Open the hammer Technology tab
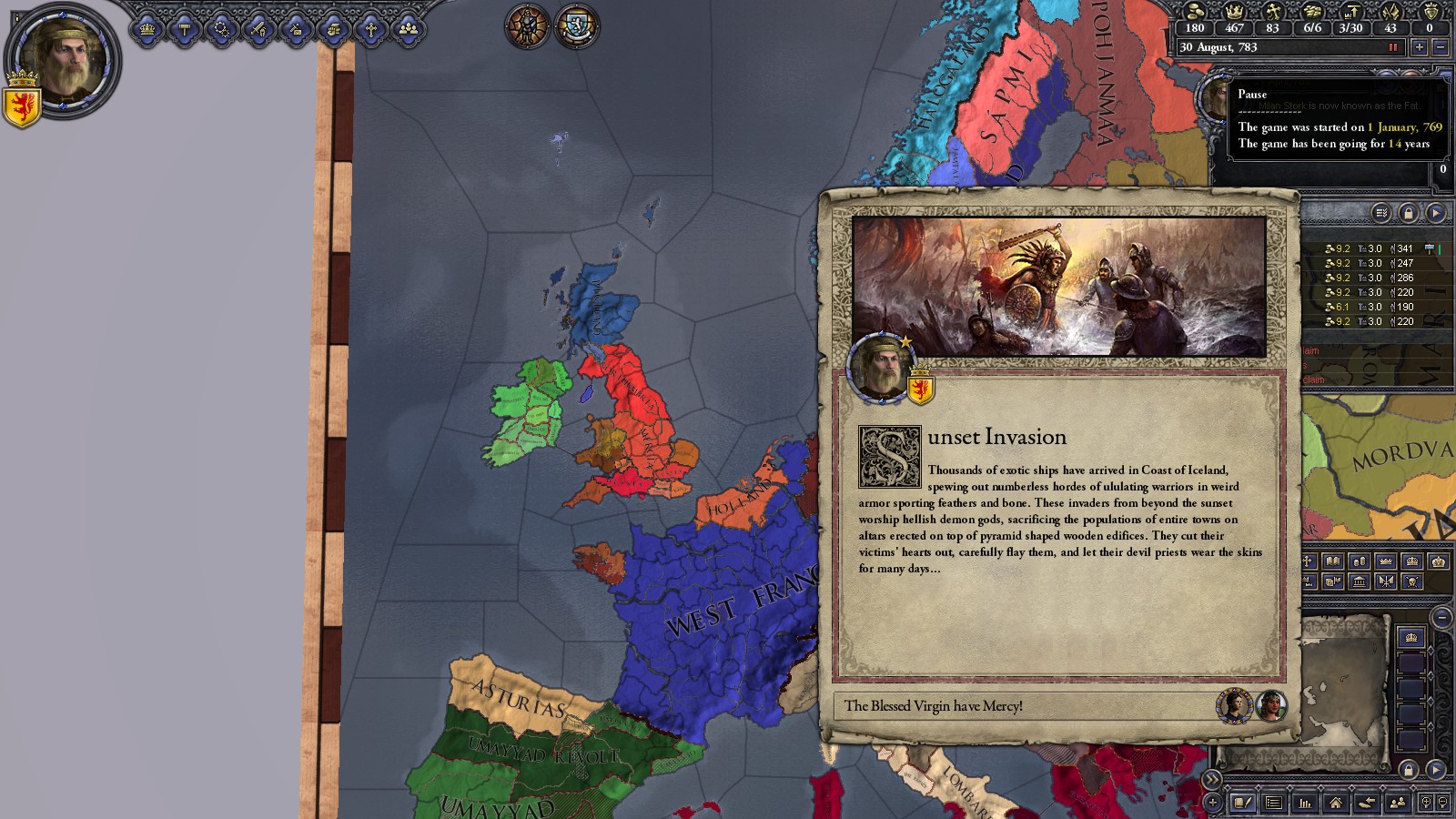This screenshot has width=1456, height=819. (185, 29)
